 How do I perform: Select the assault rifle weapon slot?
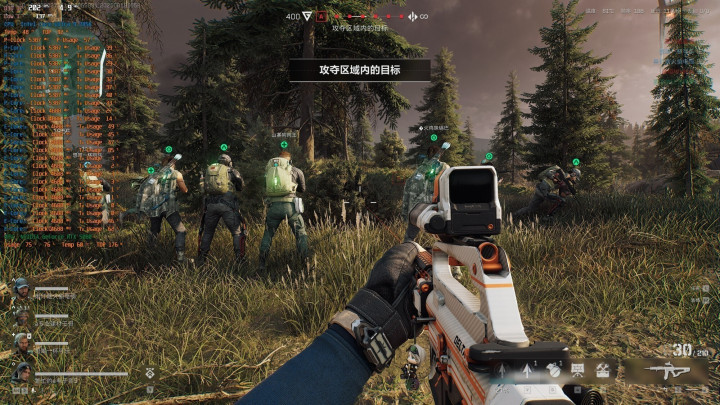[x=667, y=372]
